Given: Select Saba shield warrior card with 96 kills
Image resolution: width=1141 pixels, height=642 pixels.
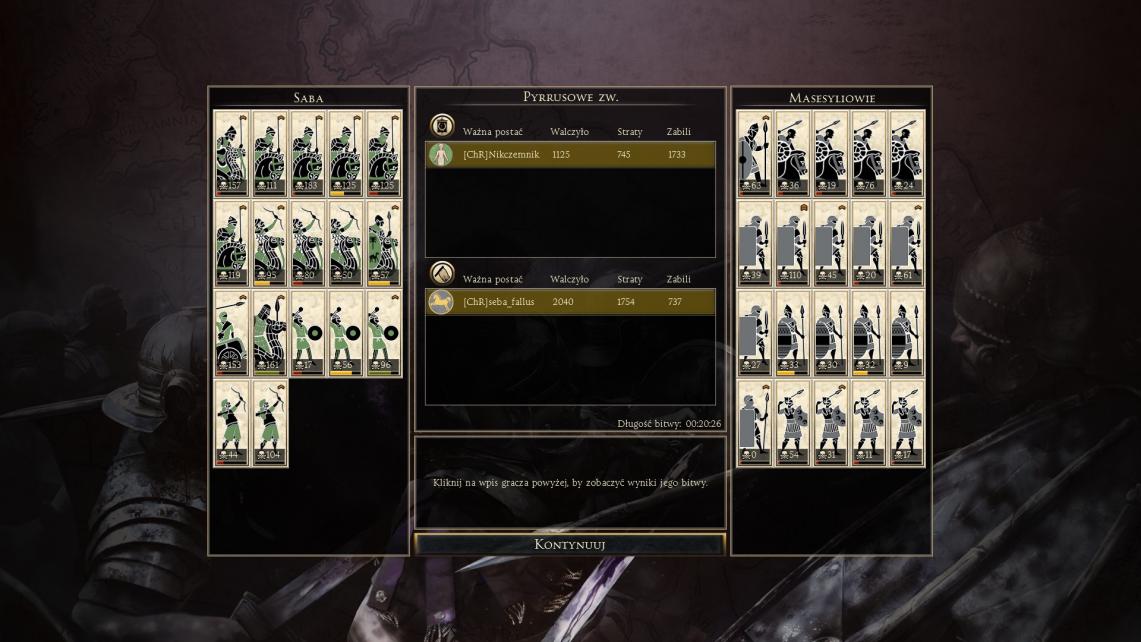Looking at the screenshot, I should (384, 333).
